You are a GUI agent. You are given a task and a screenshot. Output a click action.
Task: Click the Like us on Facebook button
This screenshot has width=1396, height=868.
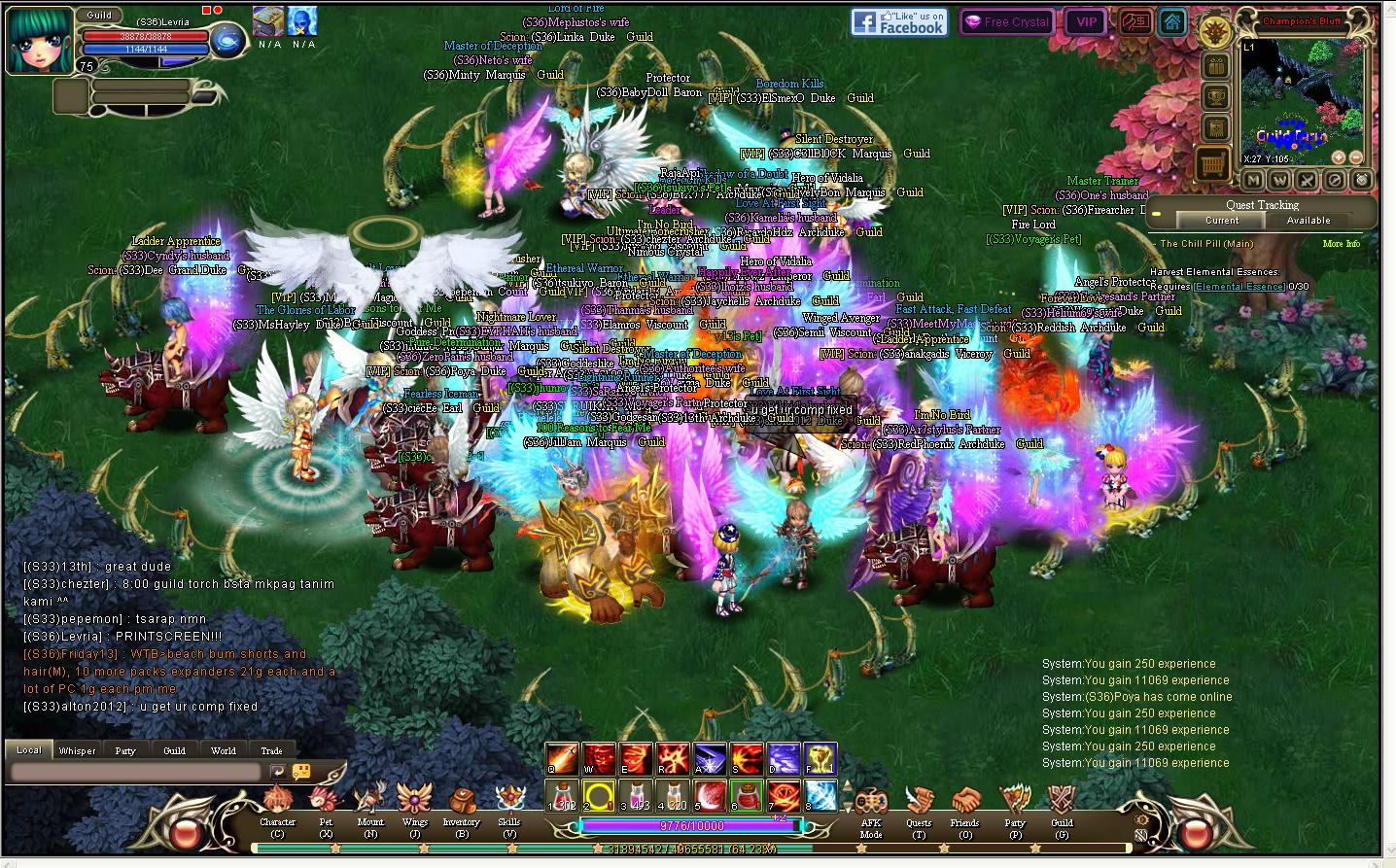(899, 21)
